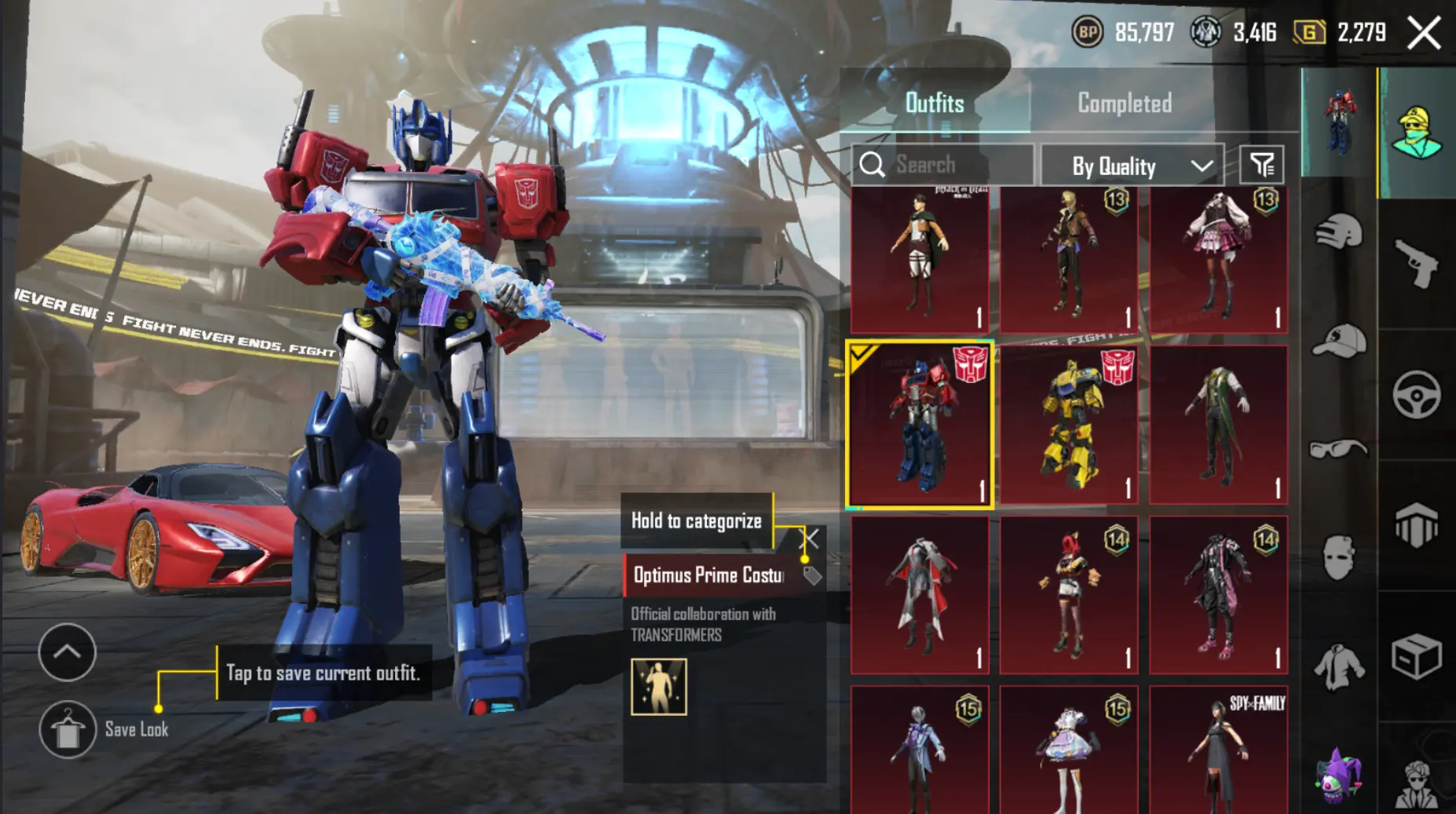The width and height of the screenshot is (1456, 814).
Task: Select the Optimus Prime outfit tile
Action: (x=920, y=425)
